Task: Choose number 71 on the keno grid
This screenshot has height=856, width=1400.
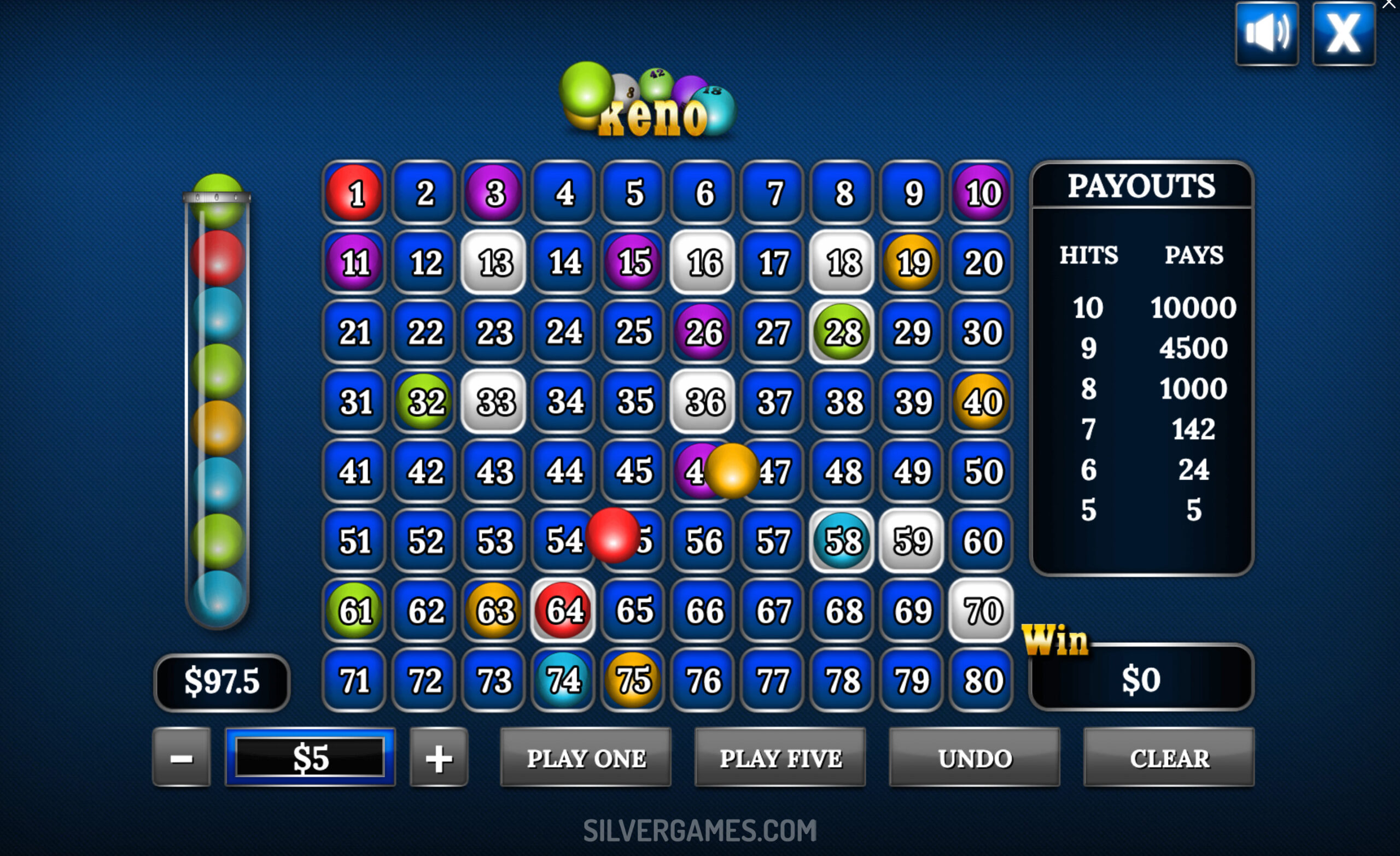Action: pos(354,680)
